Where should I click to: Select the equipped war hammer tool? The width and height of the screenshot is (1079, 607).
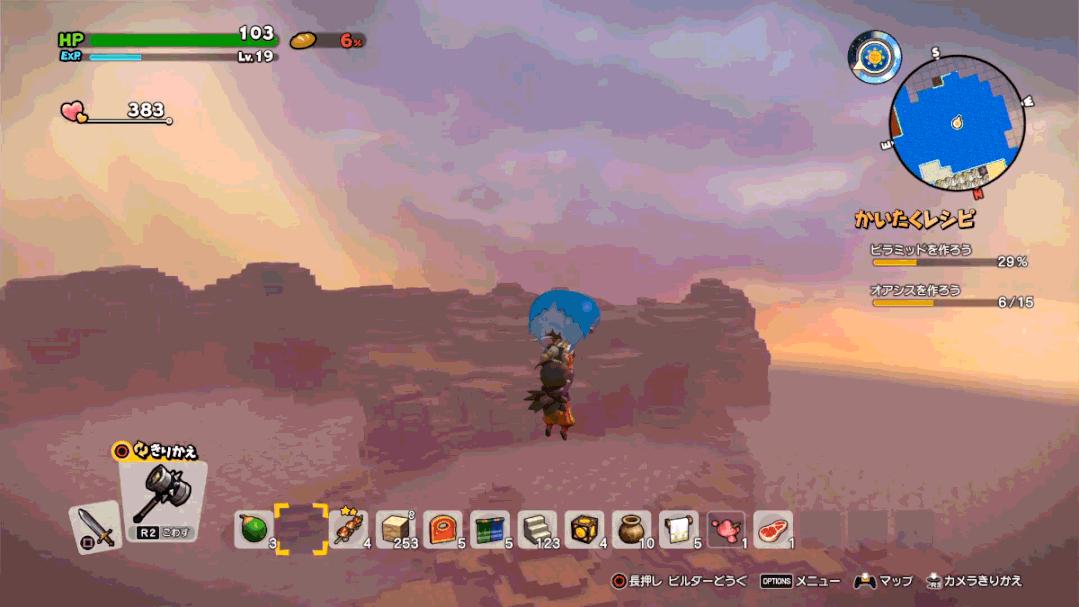coord(162,497)
